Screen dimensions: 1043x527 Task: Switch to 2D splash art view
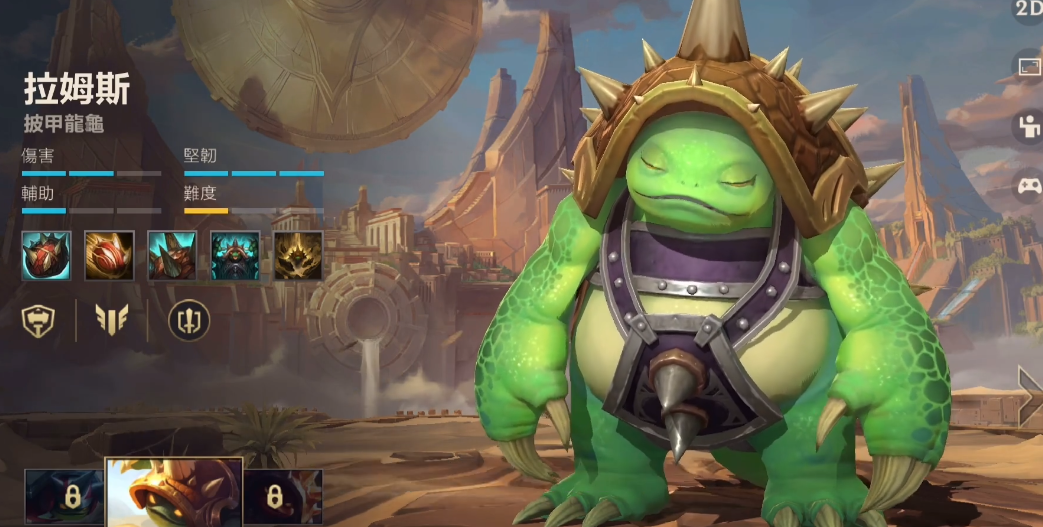[1029, 10]
